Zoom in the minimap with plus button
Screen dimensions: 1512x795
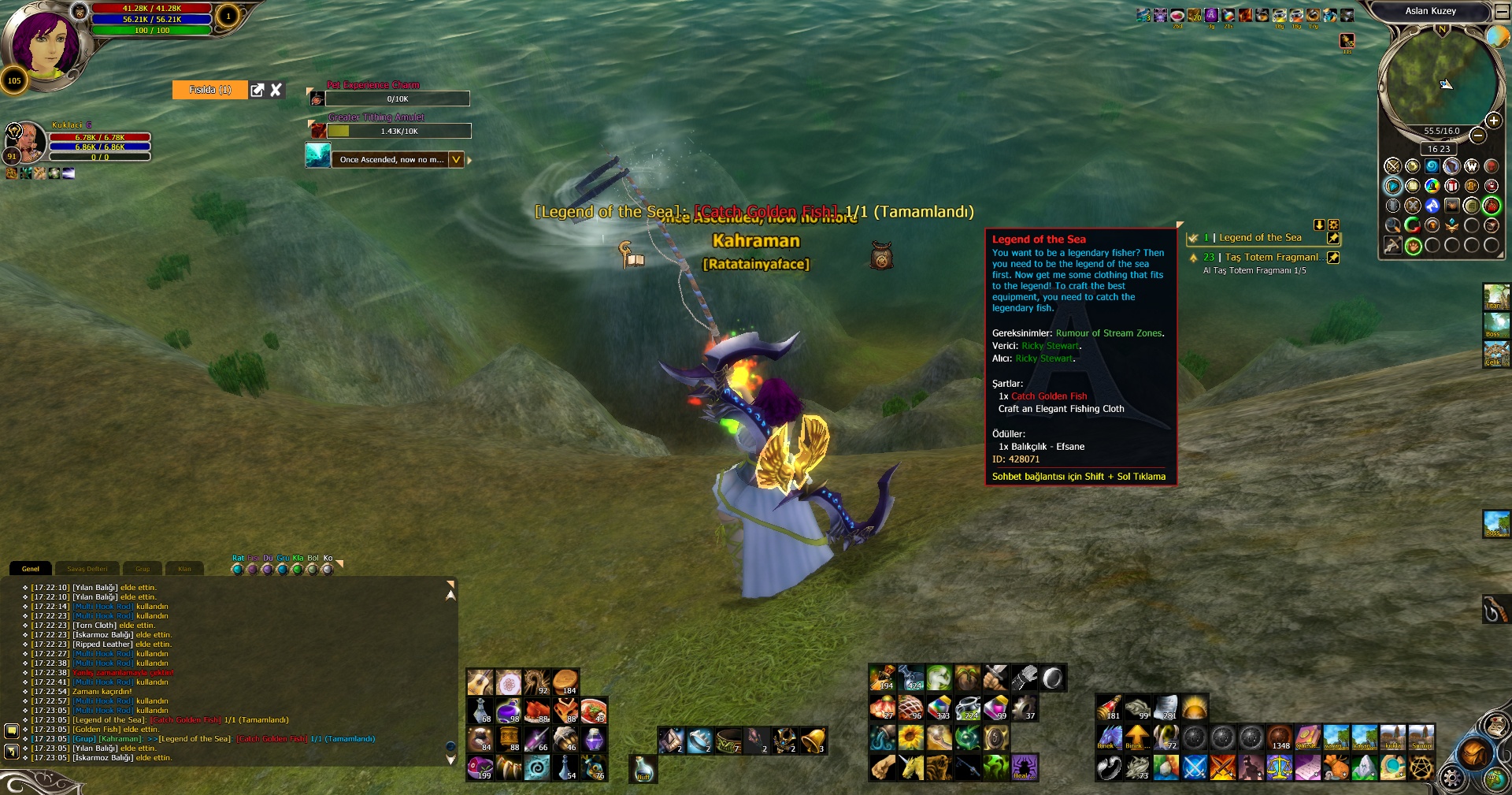coord(1492,121)
